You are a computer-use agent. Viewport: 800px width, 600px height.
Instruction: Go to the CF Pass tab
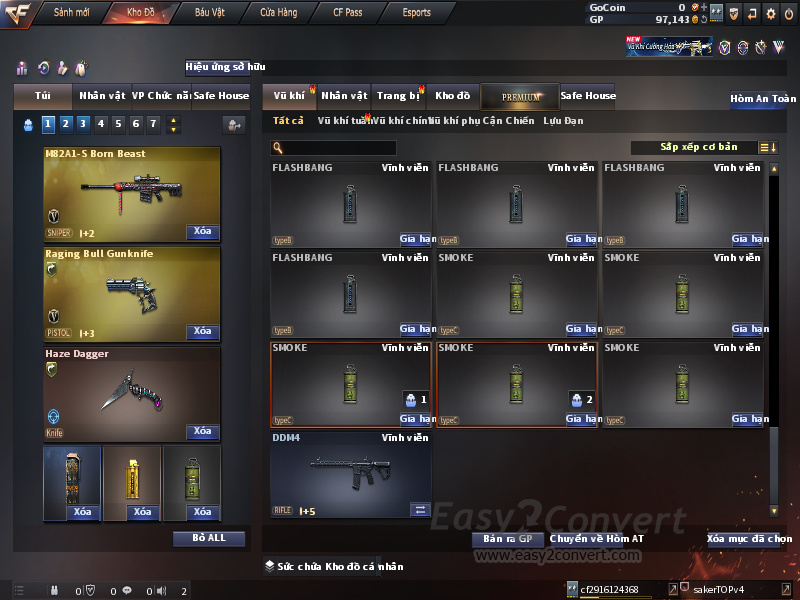(x=349, y=13)
